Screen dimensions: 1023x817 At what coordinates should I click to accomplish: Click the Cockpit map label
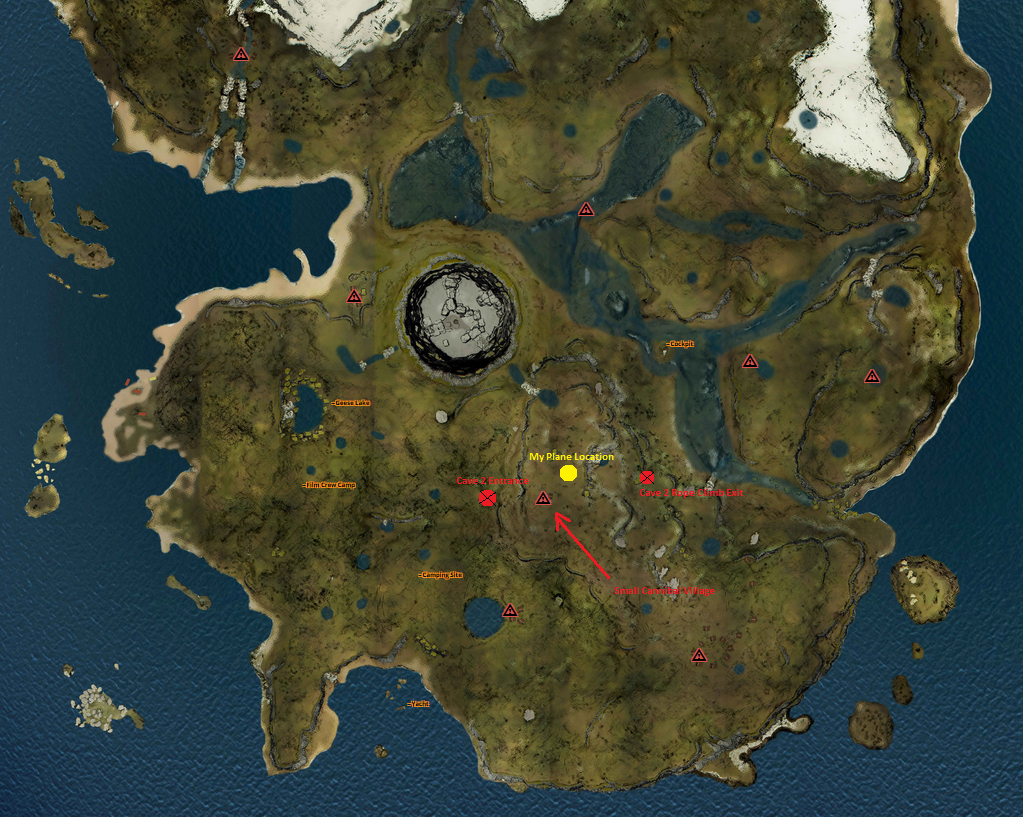[680, 344]
